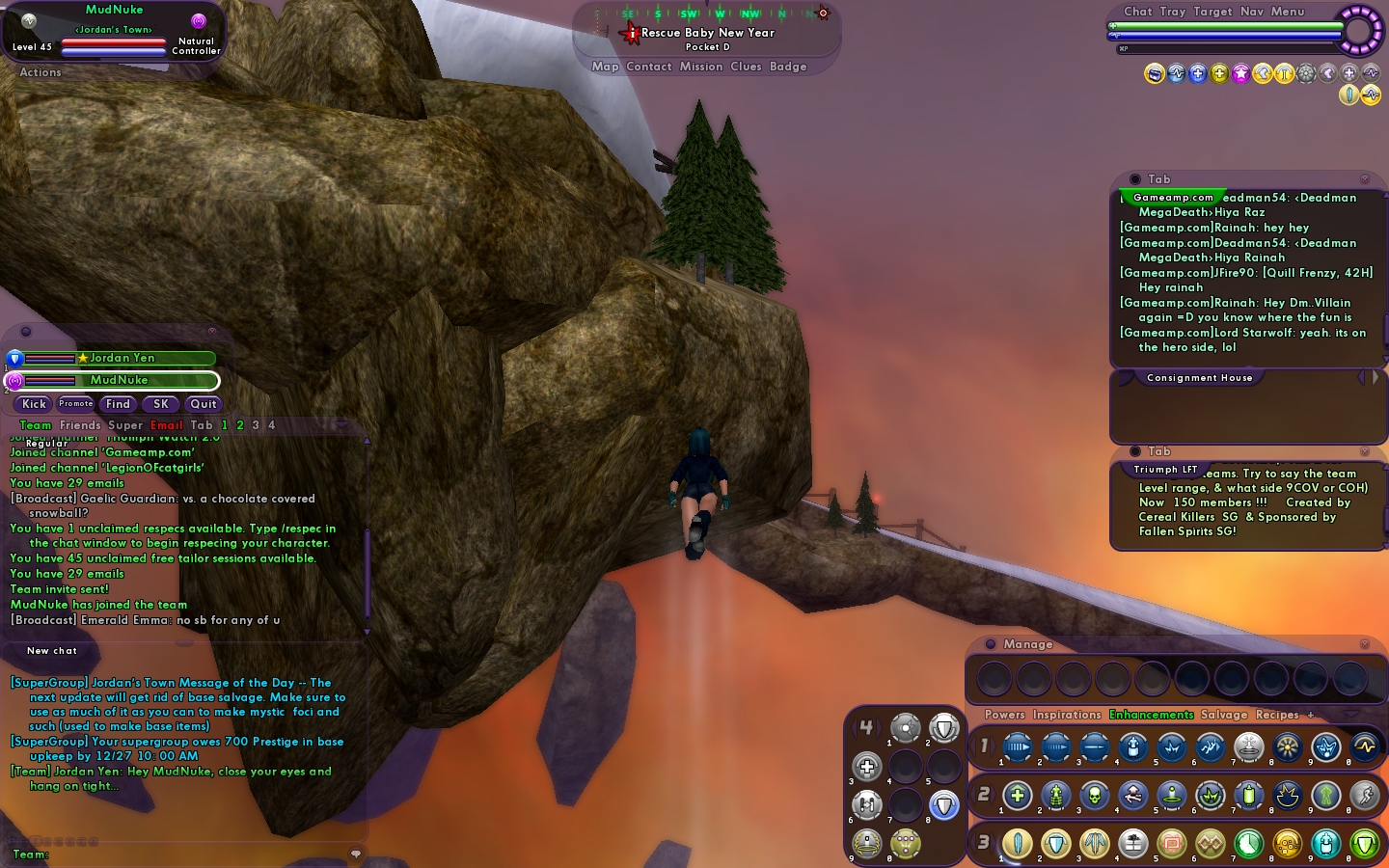Quit the team
Screen dimensions: 1389x868
coord(203,404)
